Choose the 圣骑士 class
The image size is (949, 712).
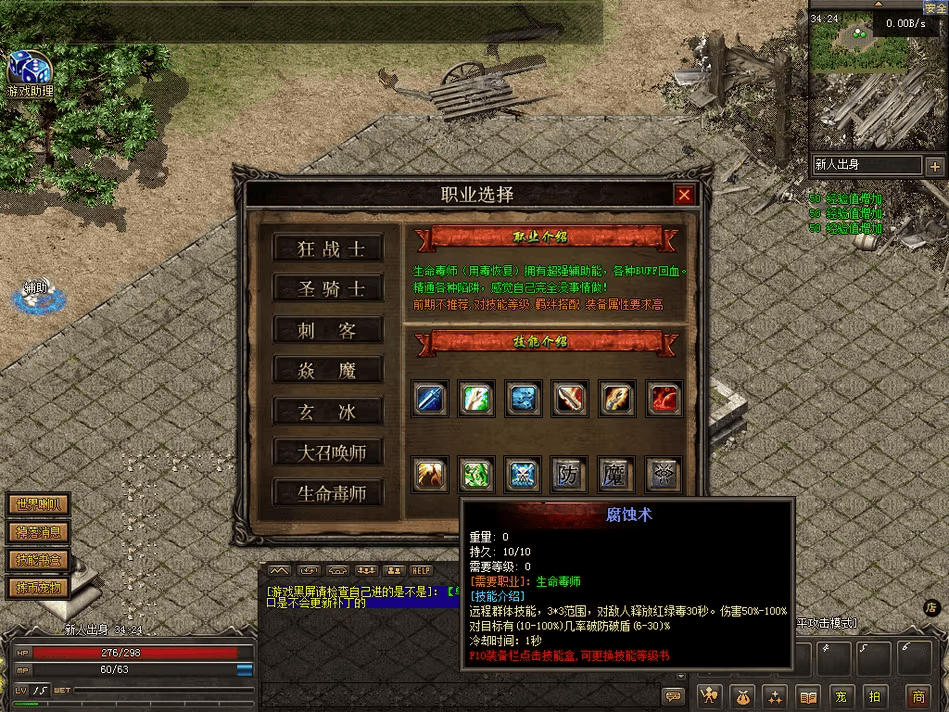[327, 290]
